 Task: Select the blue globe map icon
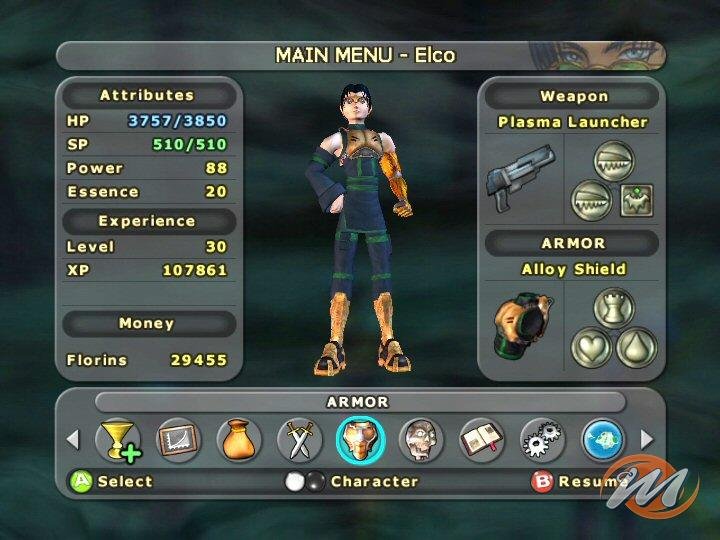click(604, 438)
